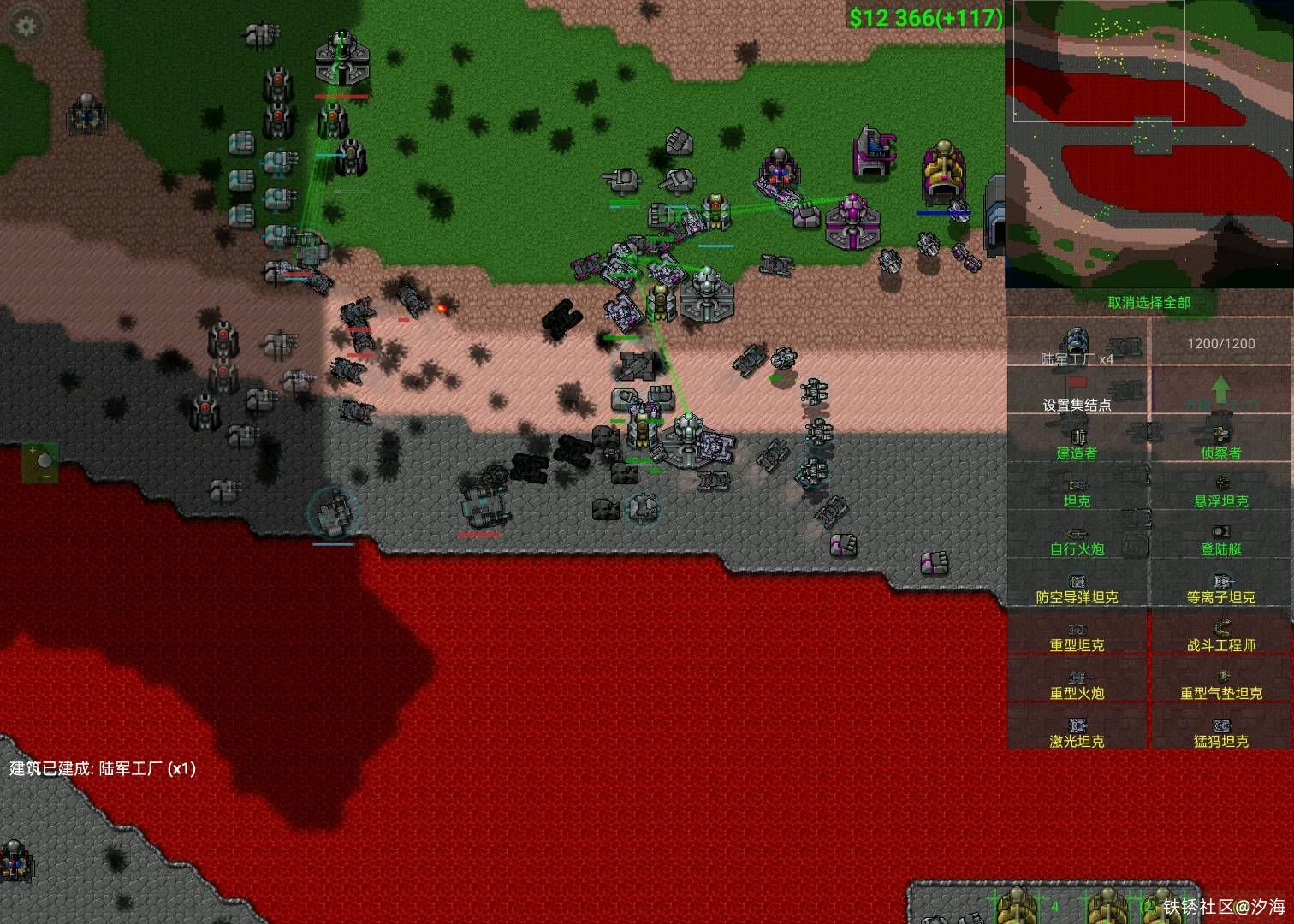
Task: Choose the 等离子坦克 plasma tank
Action: [1220, 587]
